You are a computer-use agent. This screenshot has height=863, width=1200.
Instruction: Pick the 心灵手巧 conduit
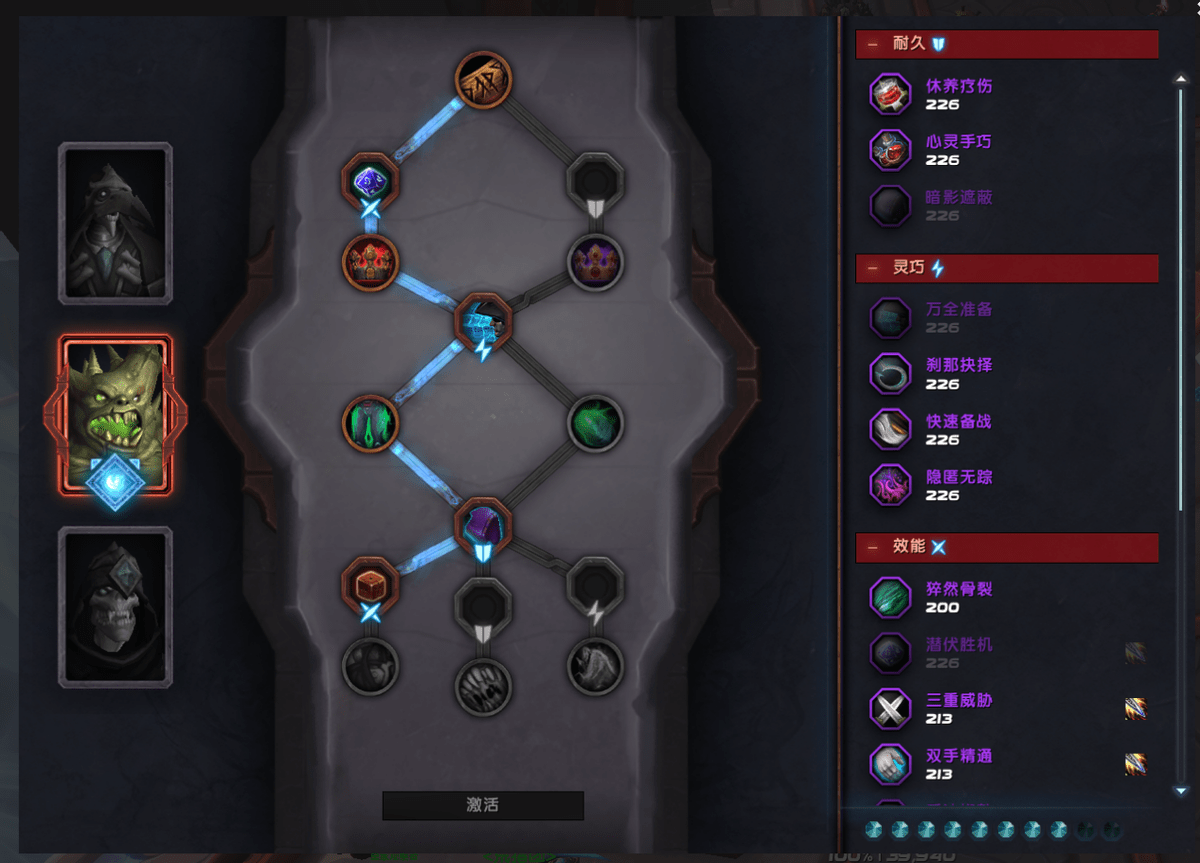[x=889, y=150]
